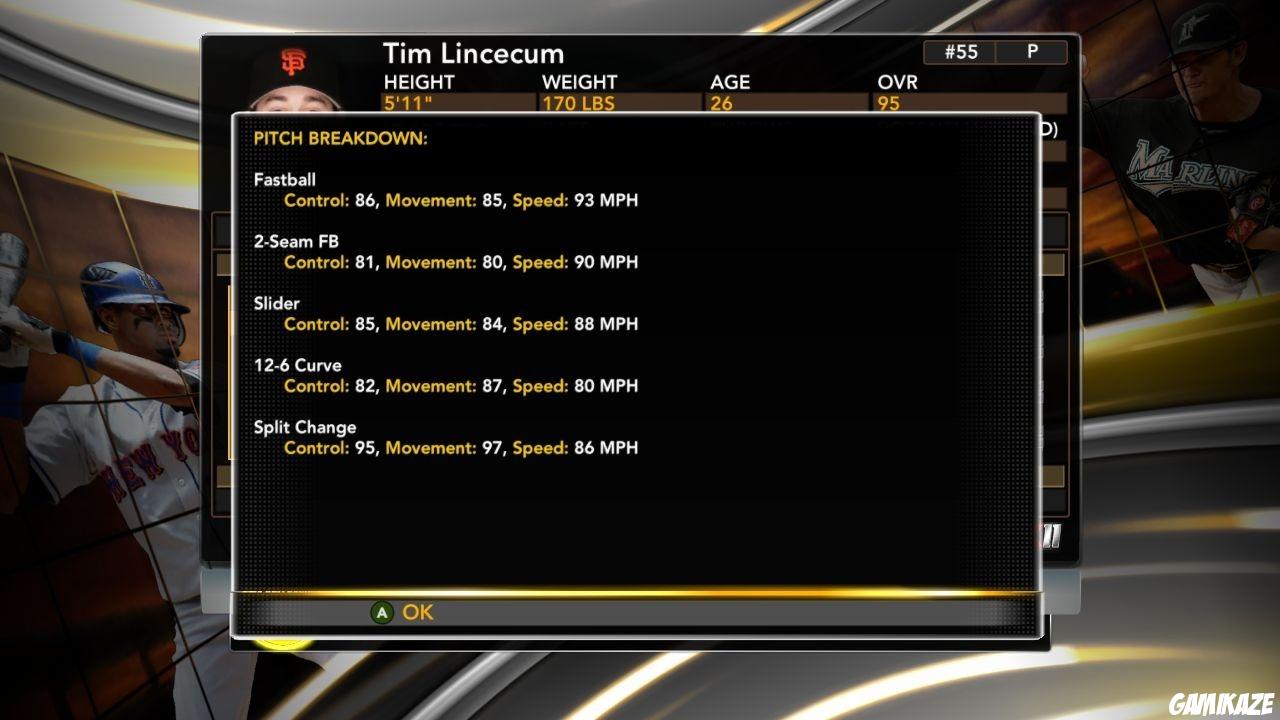Click the player name Tim Lincecum
The width and height of the screenshot is (1280, 720).
pos(472,54)
